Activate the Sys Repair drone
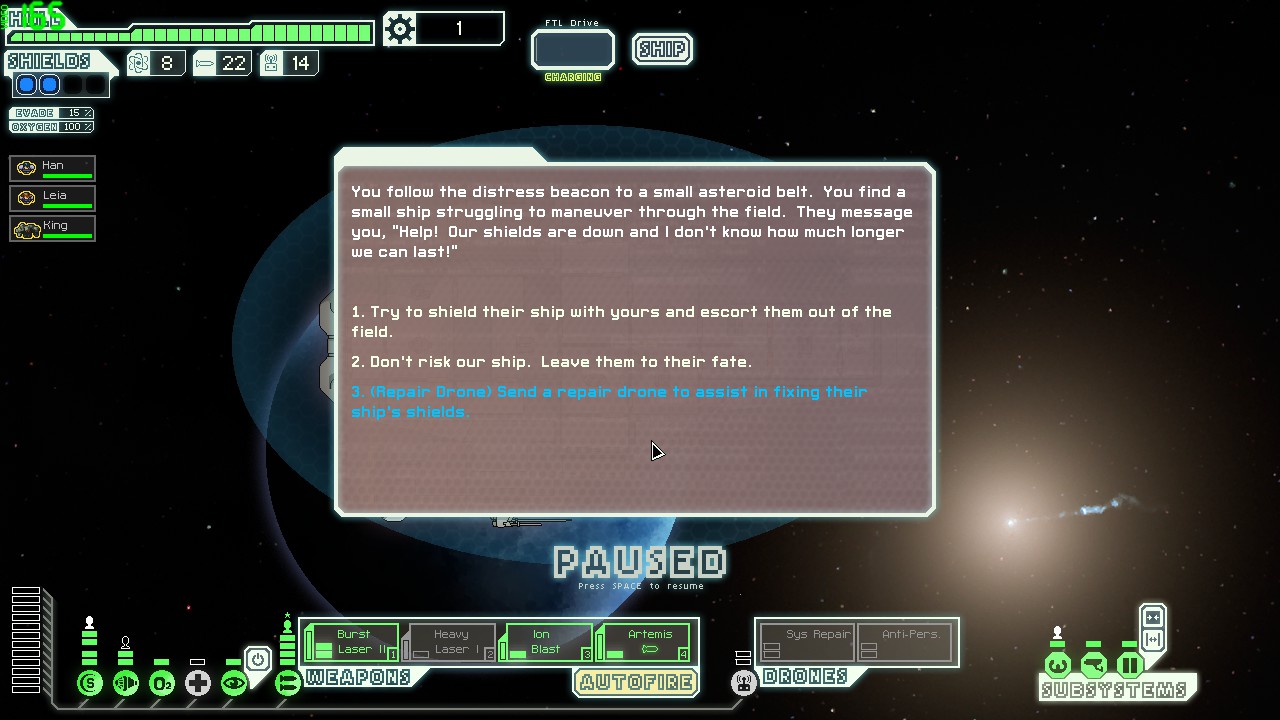The image size is (1280, 720). click(x=806, y=642)
